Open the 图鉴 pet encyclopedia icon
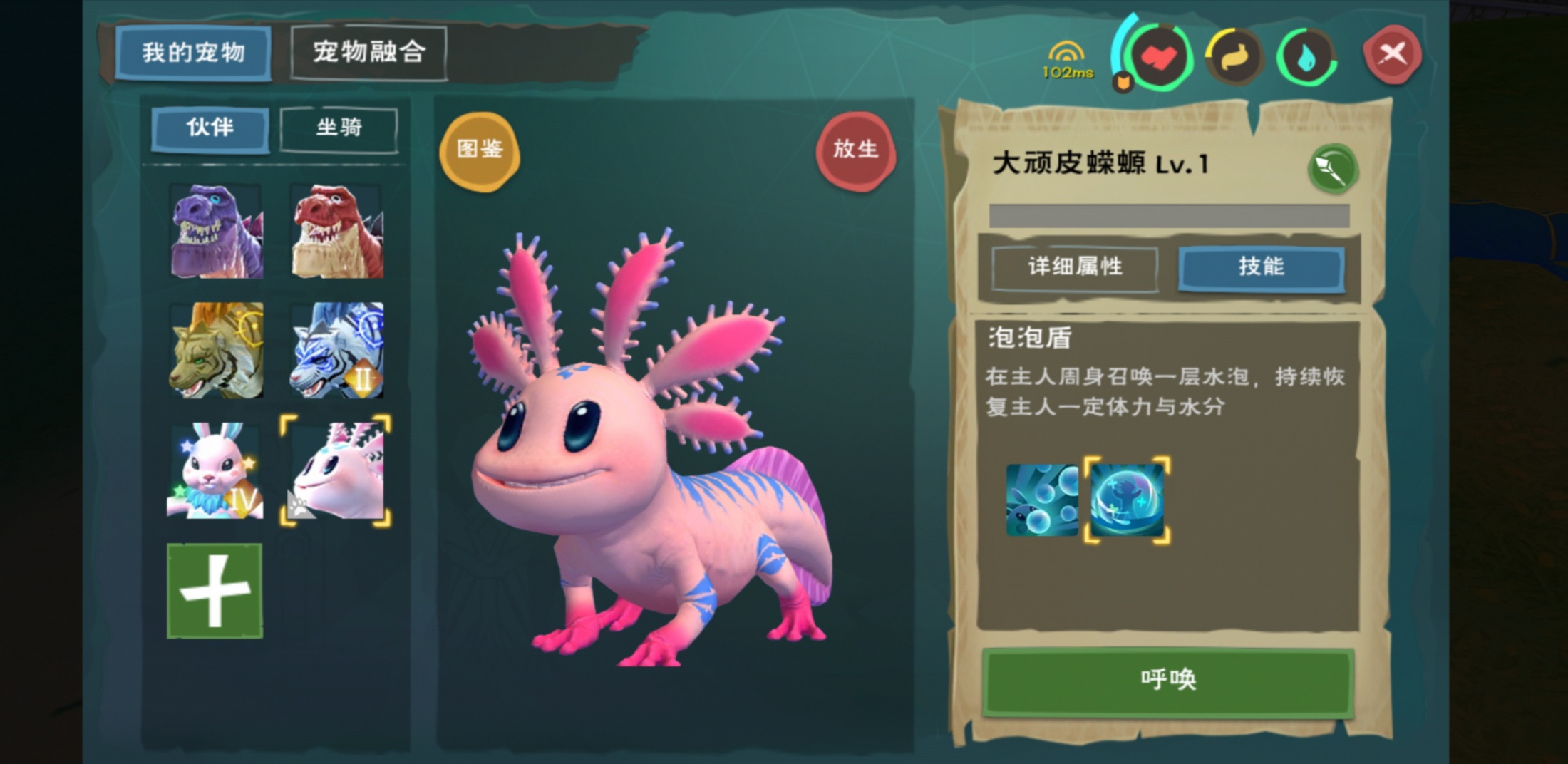1568x764 pixels. pyautogui.click(x=480, y=150)
